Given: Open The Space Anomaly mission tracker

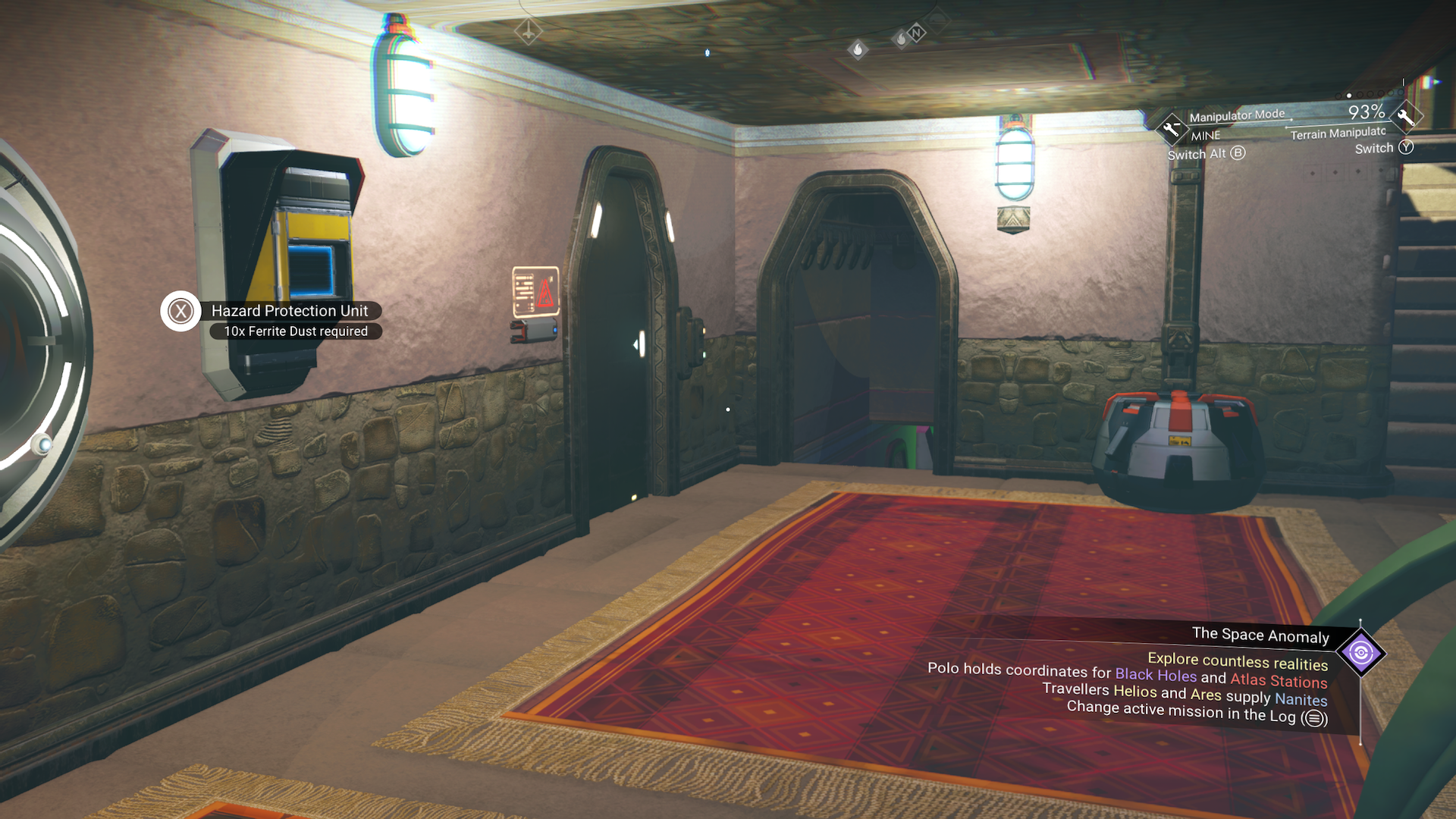Looking at the screenshot, I should click(x=1260, y=635).
